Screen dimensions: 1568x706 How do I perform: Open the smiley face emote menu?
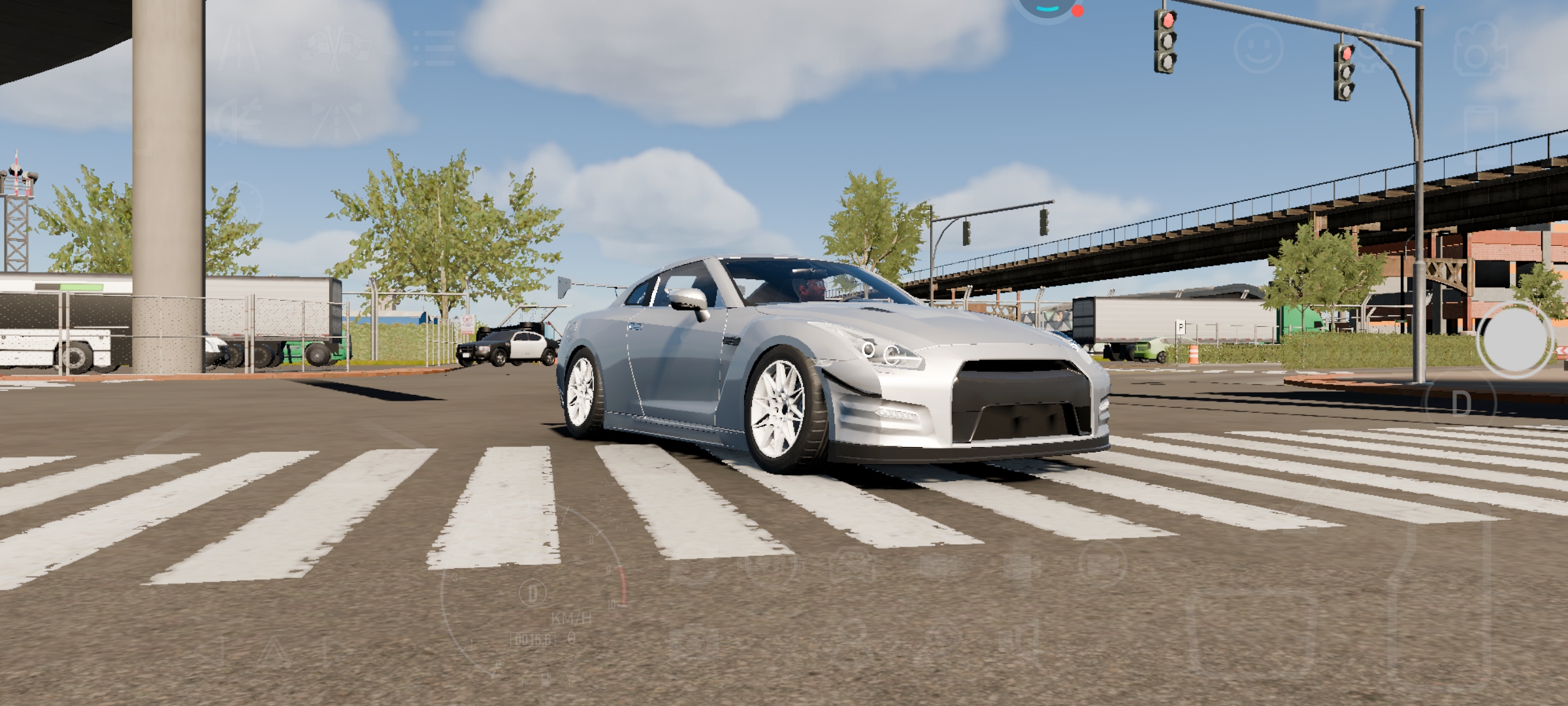(1258, 48)
